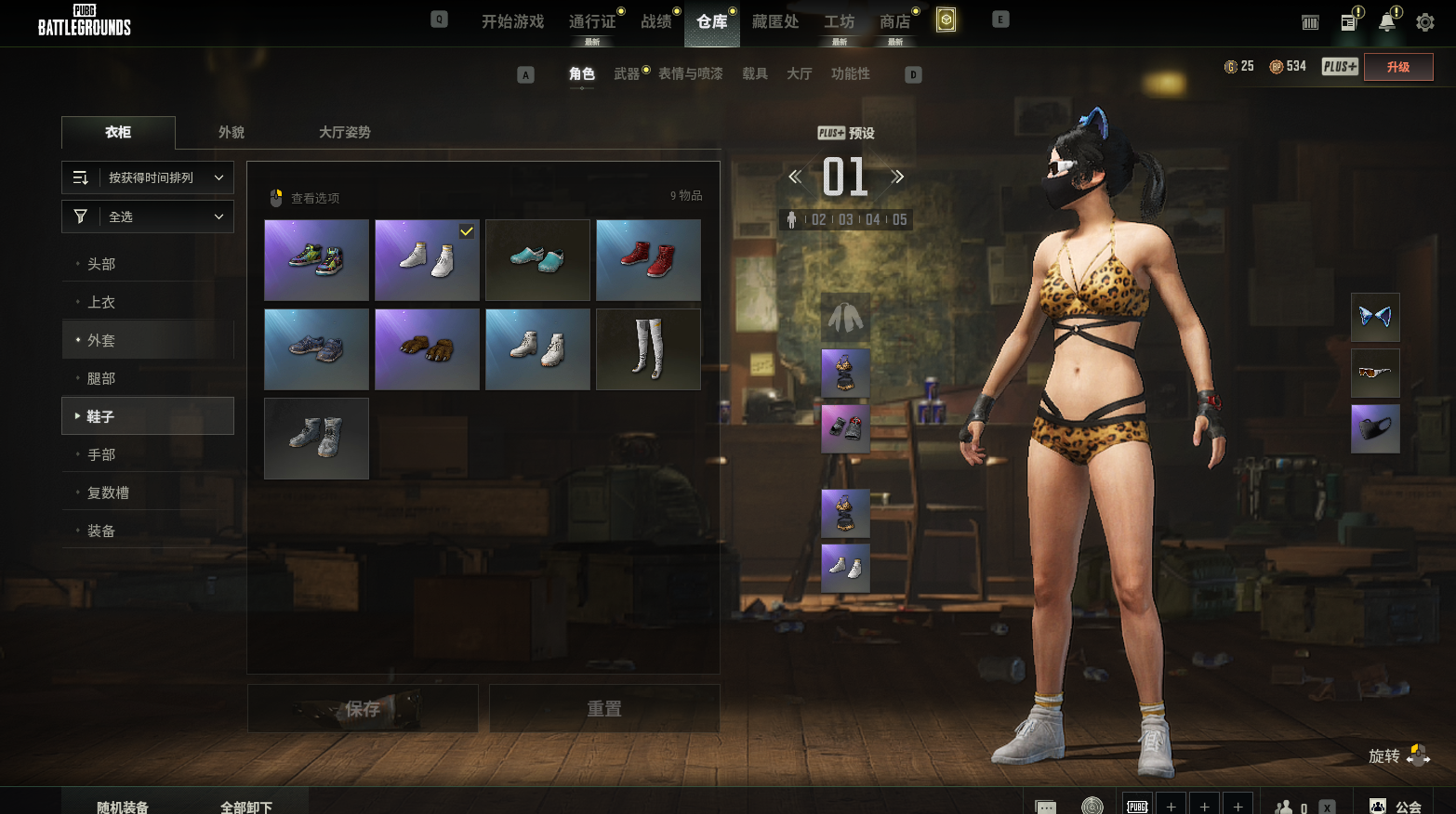The height and width of the screenshot is (814, 1456).
Task: Click the red 升级 upgrade button
Action: click(1397, 67)
